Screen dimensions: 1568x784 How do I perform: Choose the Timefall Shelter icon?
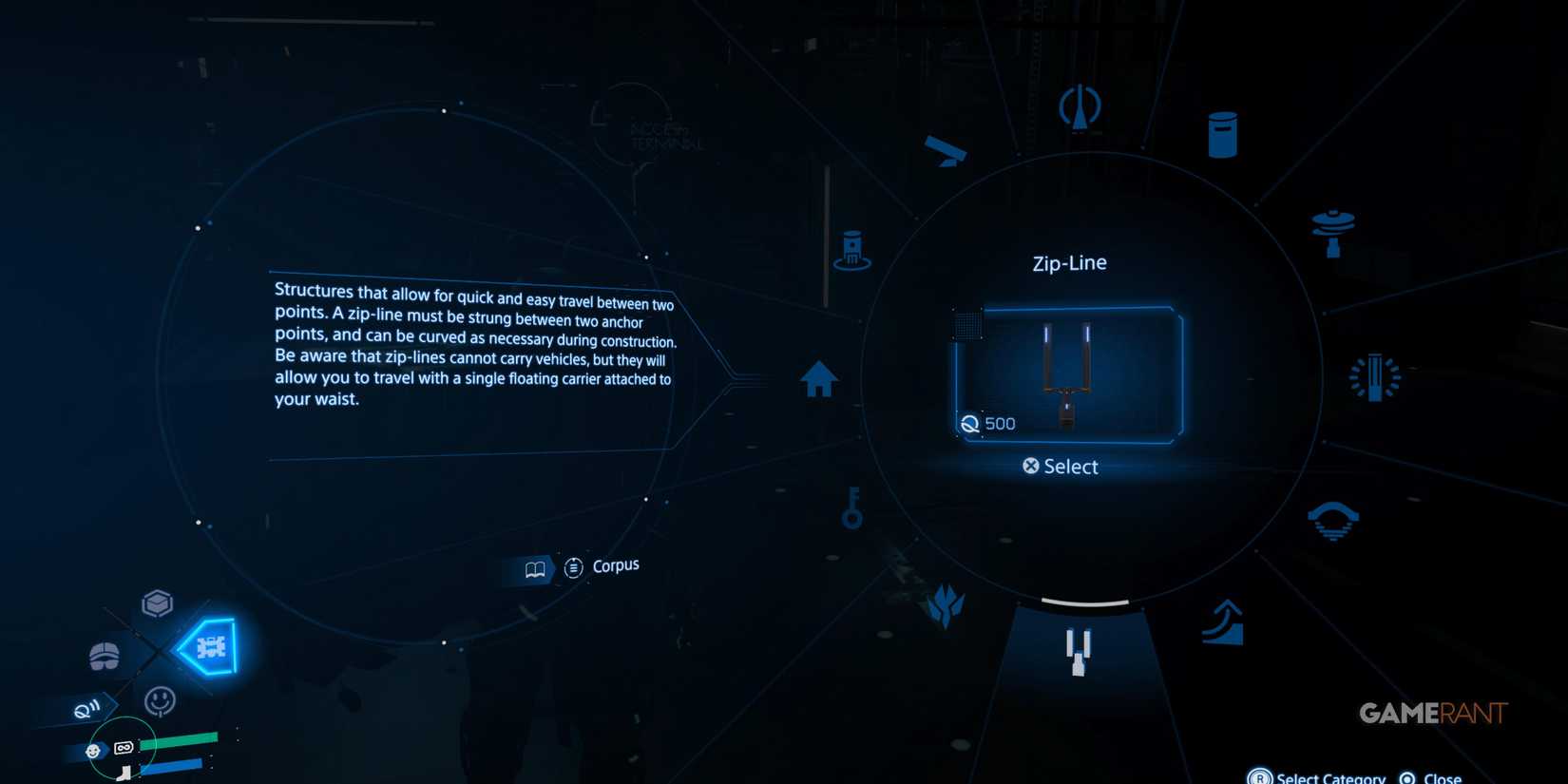tap(1334, 225)
